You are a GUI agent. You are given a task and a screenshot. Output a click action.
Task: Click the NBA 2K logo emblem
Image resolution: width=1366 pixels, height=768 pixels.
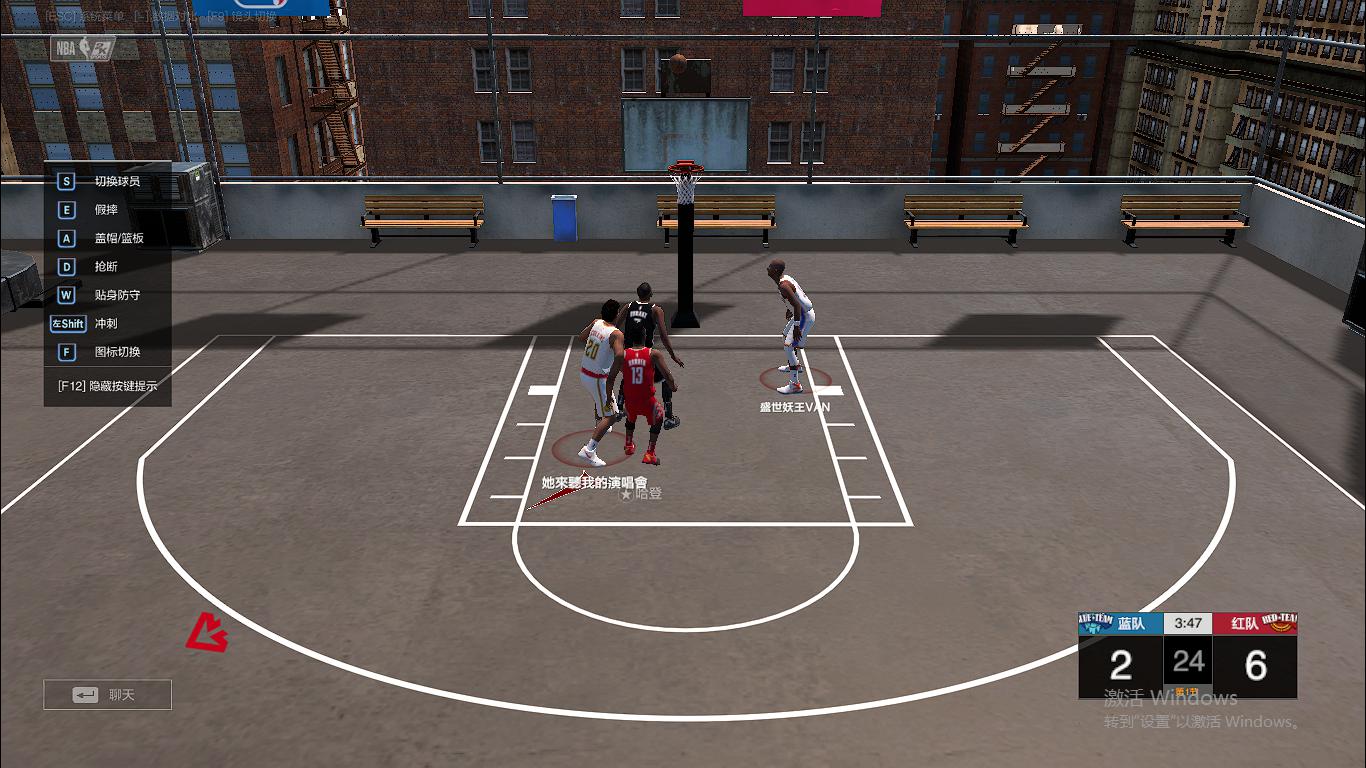click(83, 48)
